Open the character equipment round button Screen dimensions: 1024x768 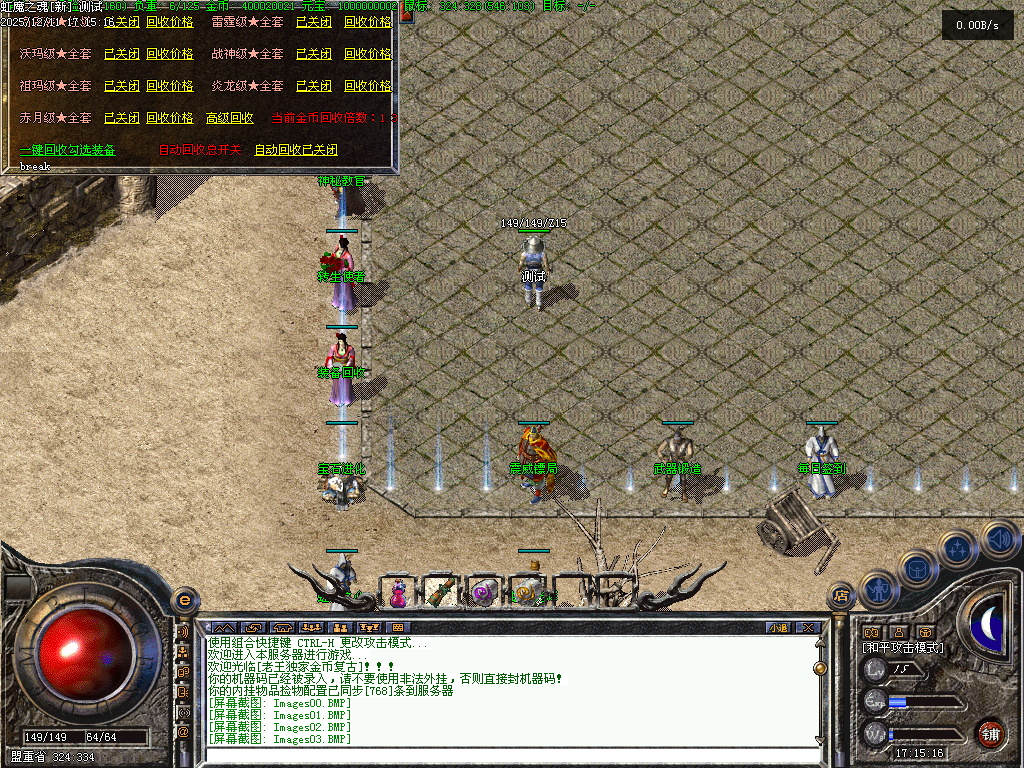pos(877,591)
